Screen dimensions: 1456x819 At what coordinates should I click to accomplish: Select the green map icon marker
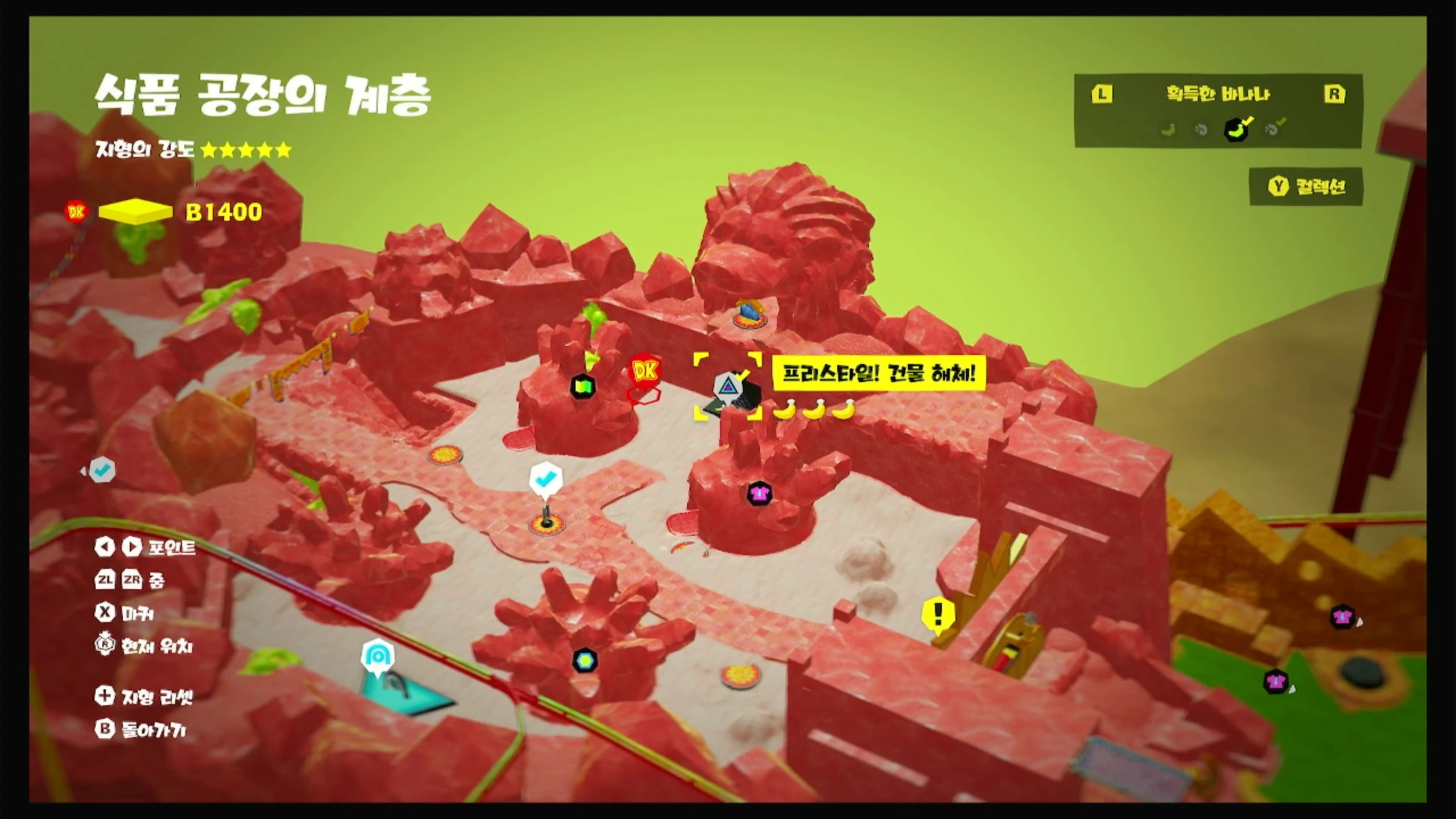(x=582, y=387)
